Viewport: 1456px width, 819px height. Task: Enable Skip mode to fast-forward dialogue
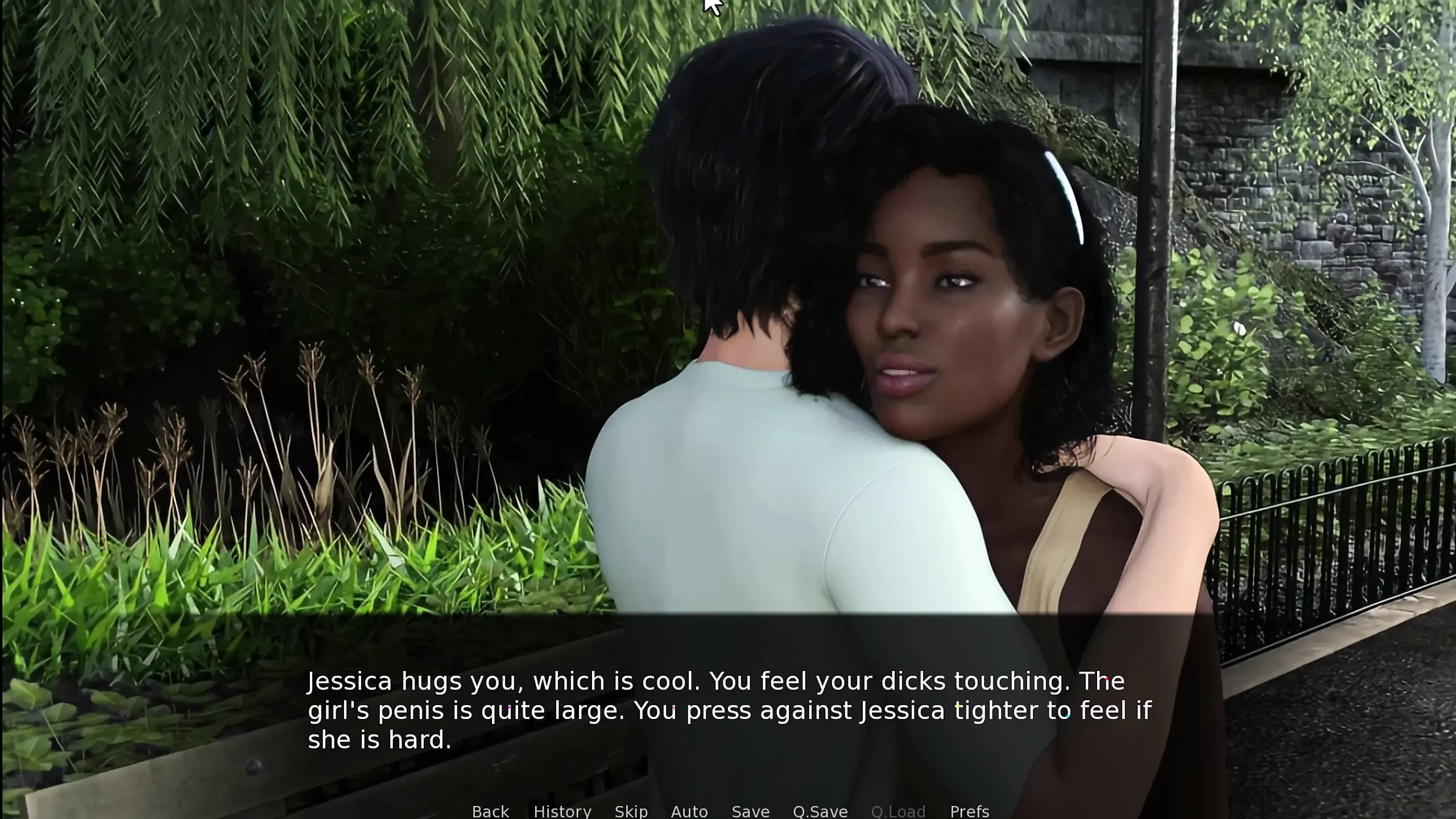(632, 812)
